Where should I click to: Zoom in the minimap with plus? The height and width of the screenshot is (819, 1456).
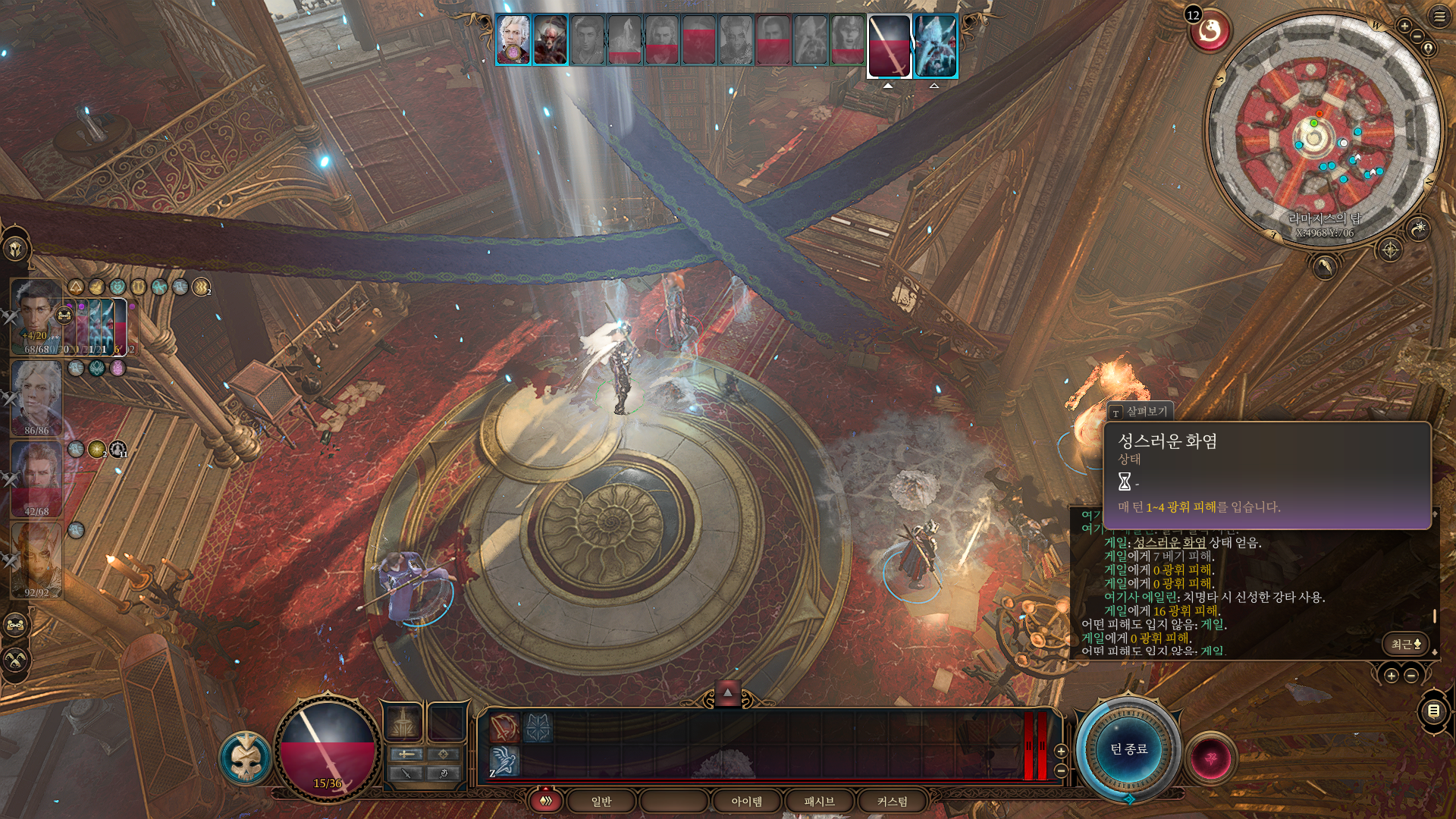(x=1404, y=26)
